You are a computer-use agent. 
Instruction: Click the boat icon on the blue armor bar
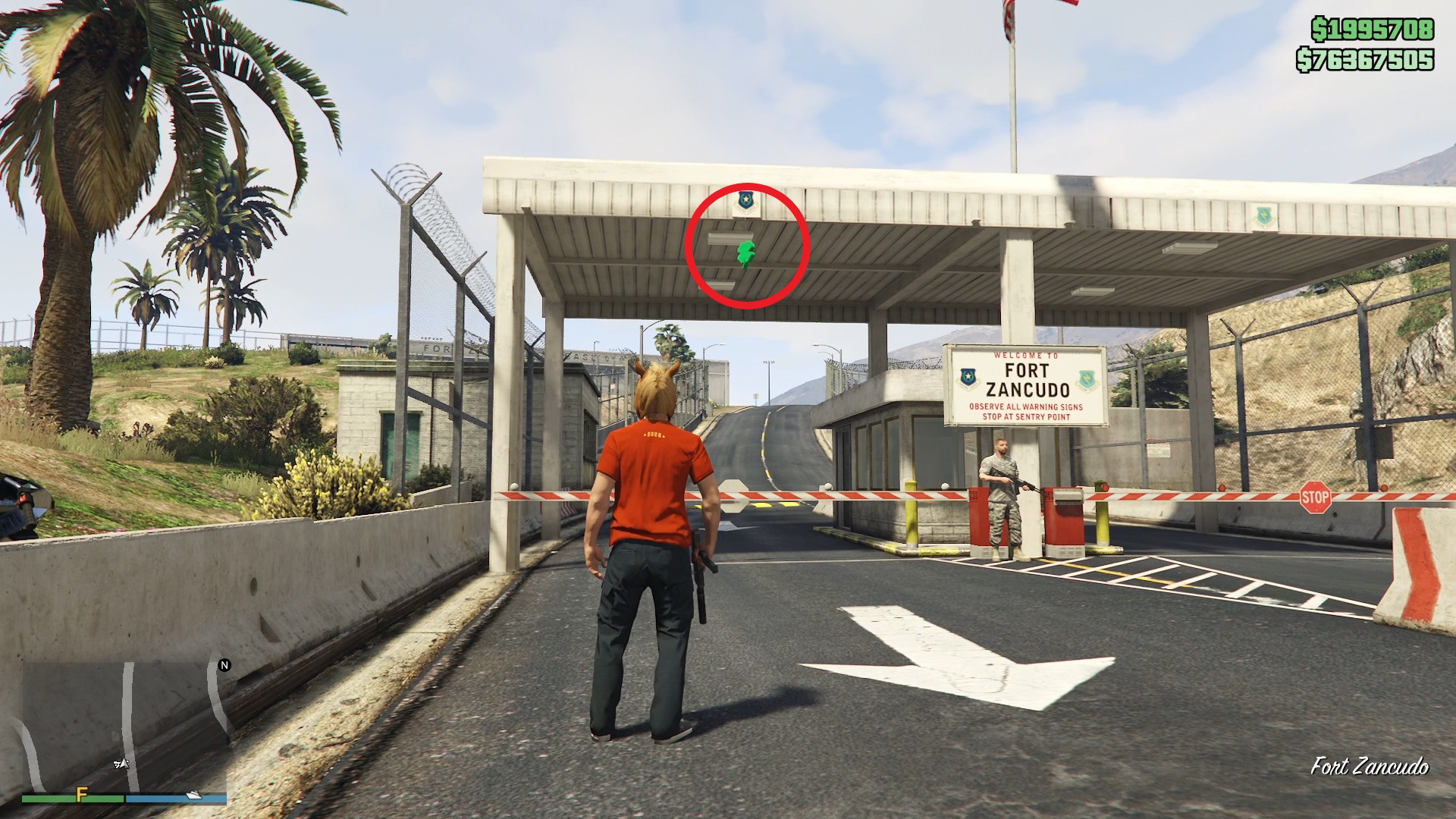tap(193, 795)
